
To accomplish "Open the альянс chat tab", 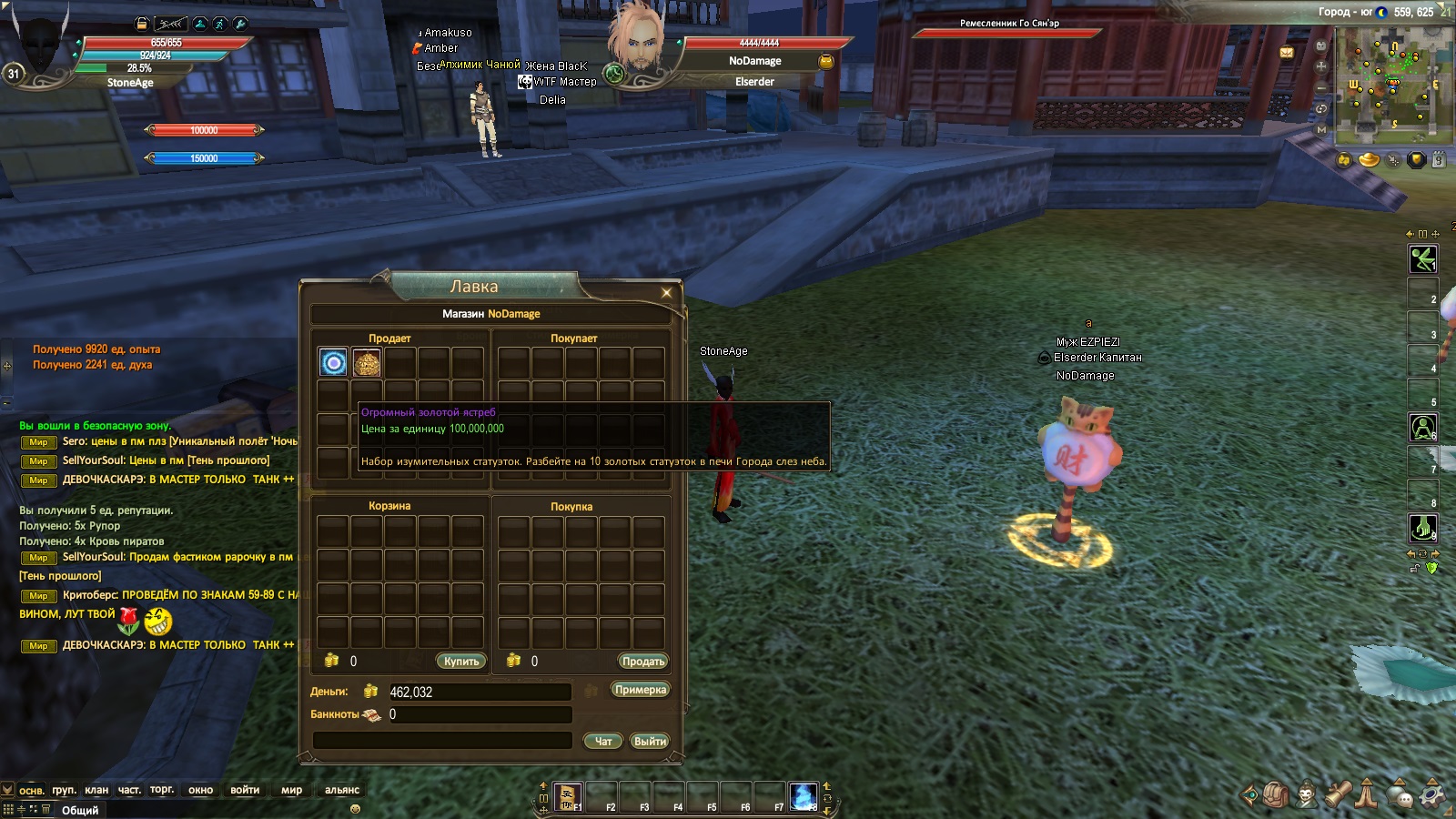I will pyautogui.click(x=342, y=790).
